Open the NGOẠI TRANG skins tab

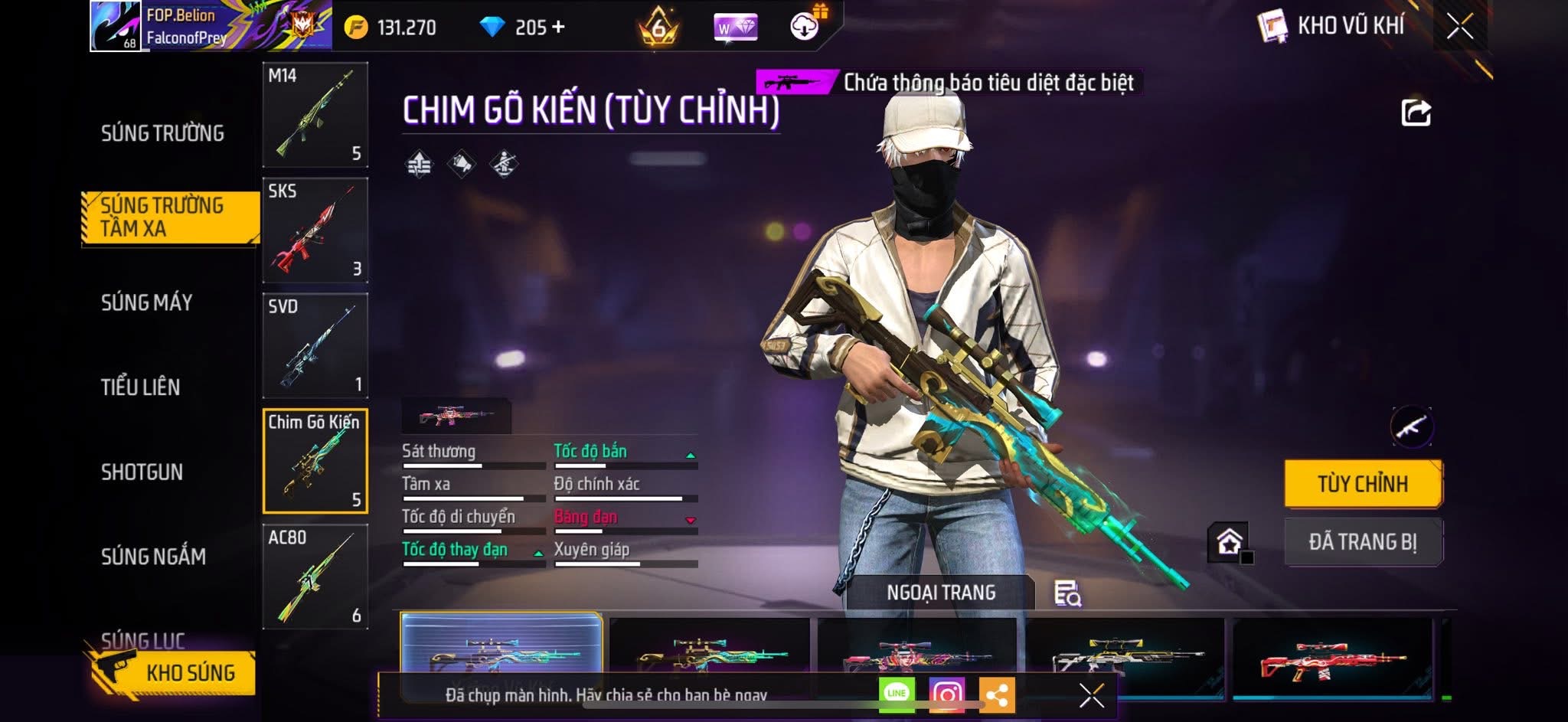[940, 593]
